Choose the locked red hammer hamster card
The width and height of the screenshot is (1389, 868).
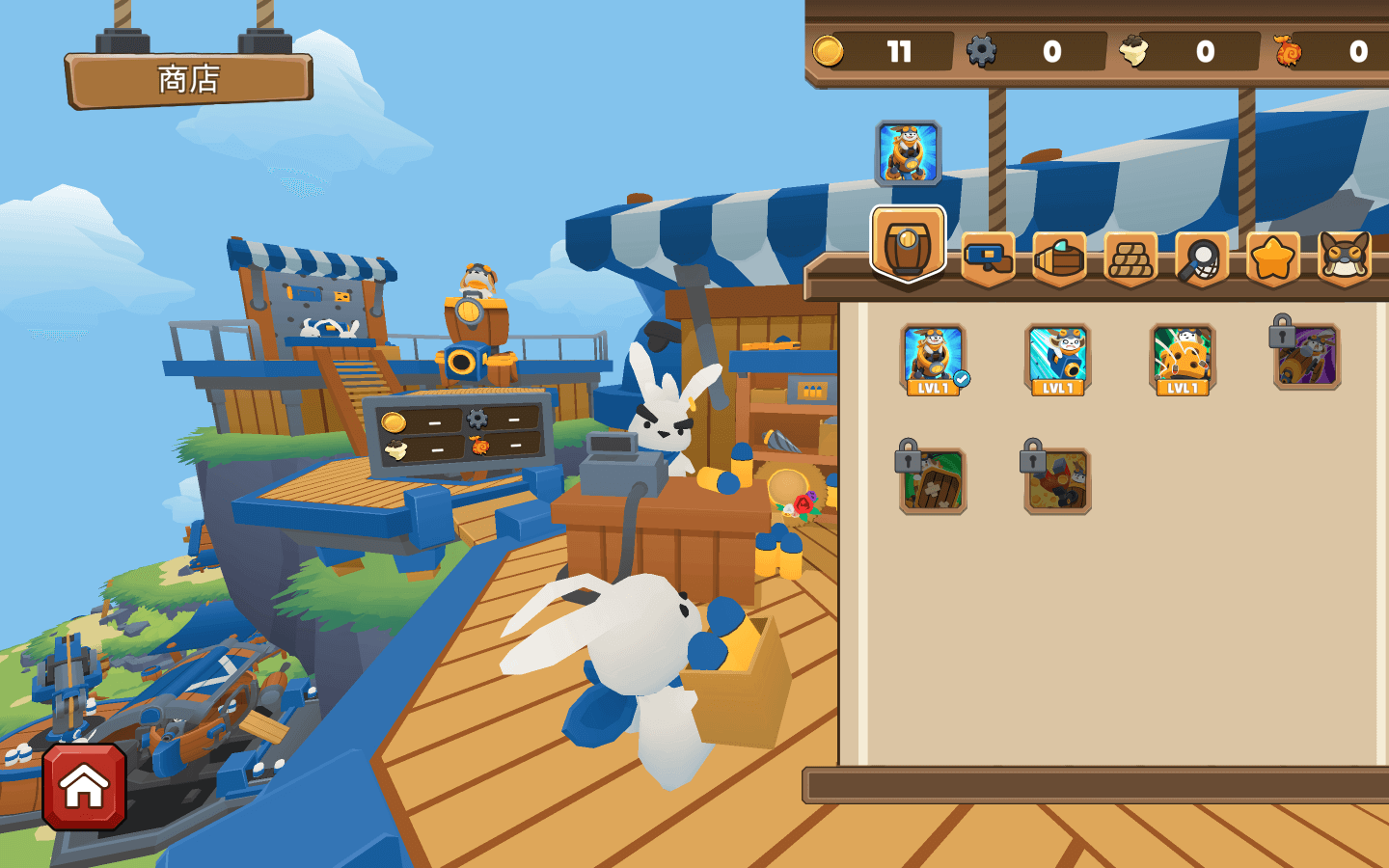[1057, 480]
